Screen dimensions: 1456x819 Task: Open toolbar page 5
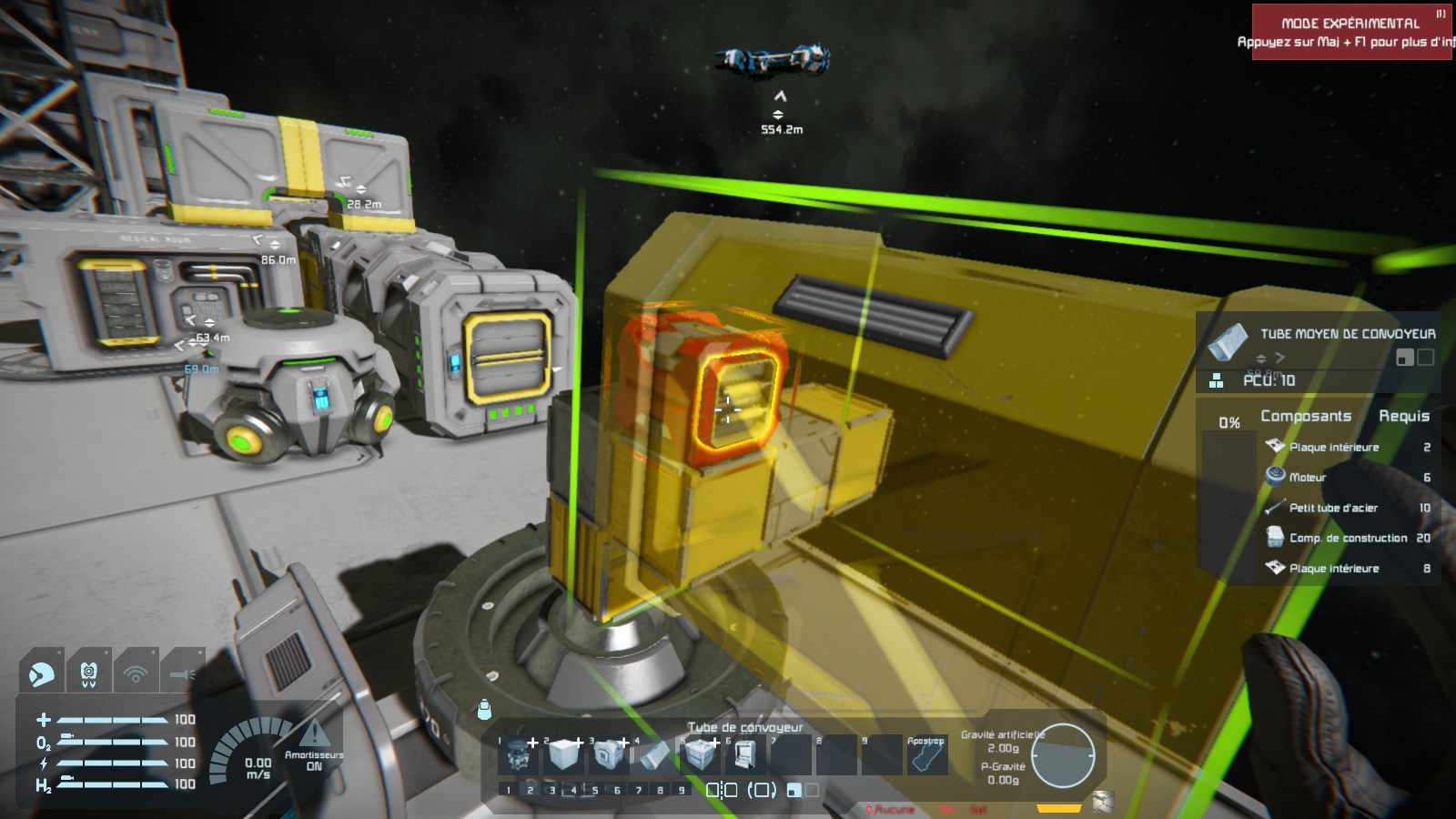[595, 790]
